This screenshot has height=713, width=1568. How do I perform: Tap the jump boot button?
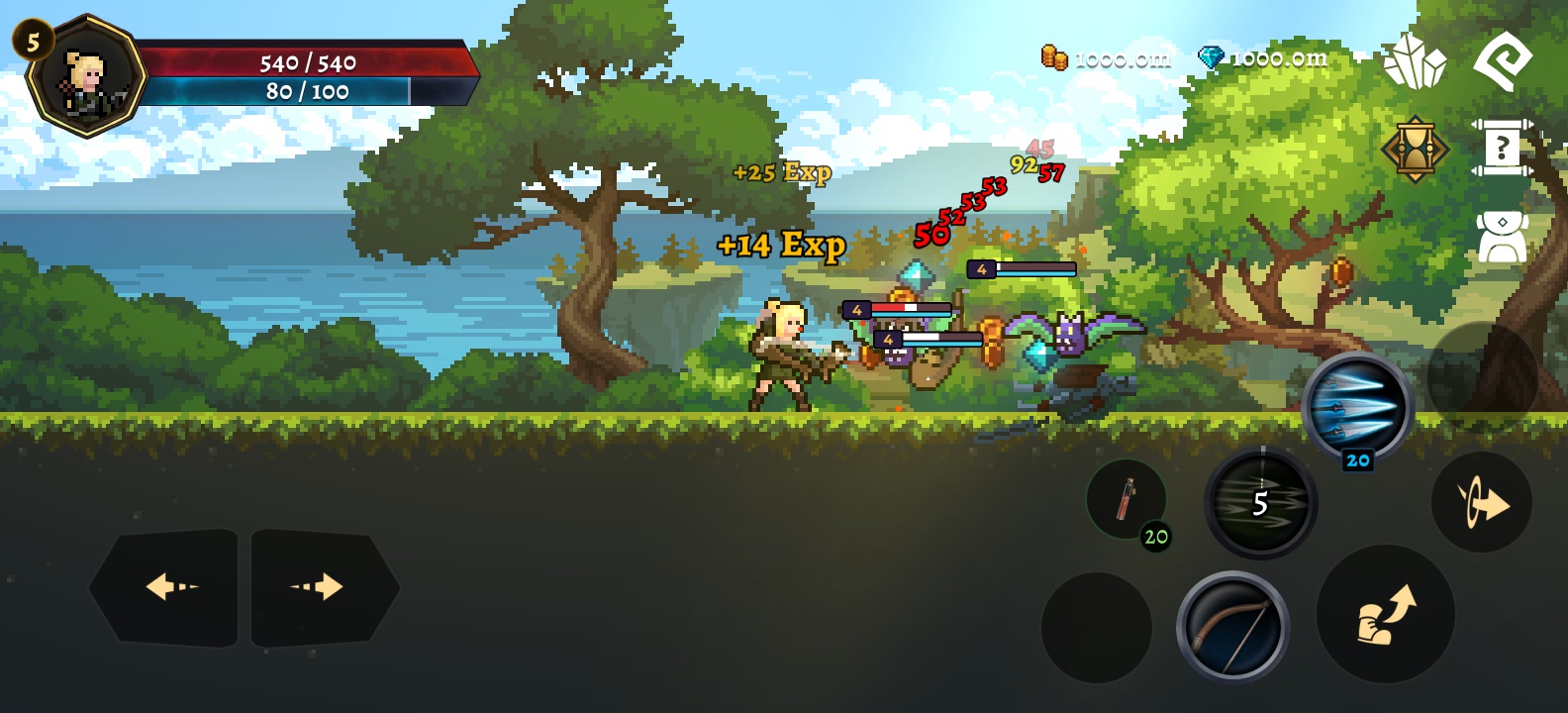[1385, 614]
